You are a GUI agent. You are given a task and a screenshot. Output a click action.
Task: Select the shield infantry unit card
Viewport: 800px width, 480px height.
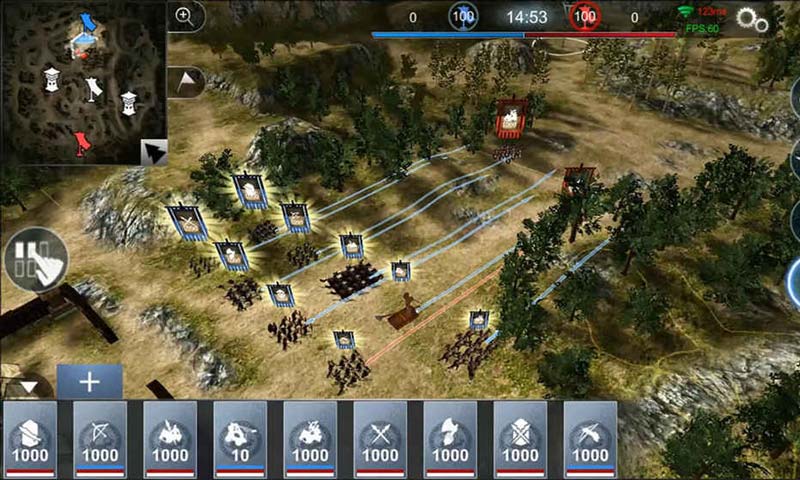30,440
